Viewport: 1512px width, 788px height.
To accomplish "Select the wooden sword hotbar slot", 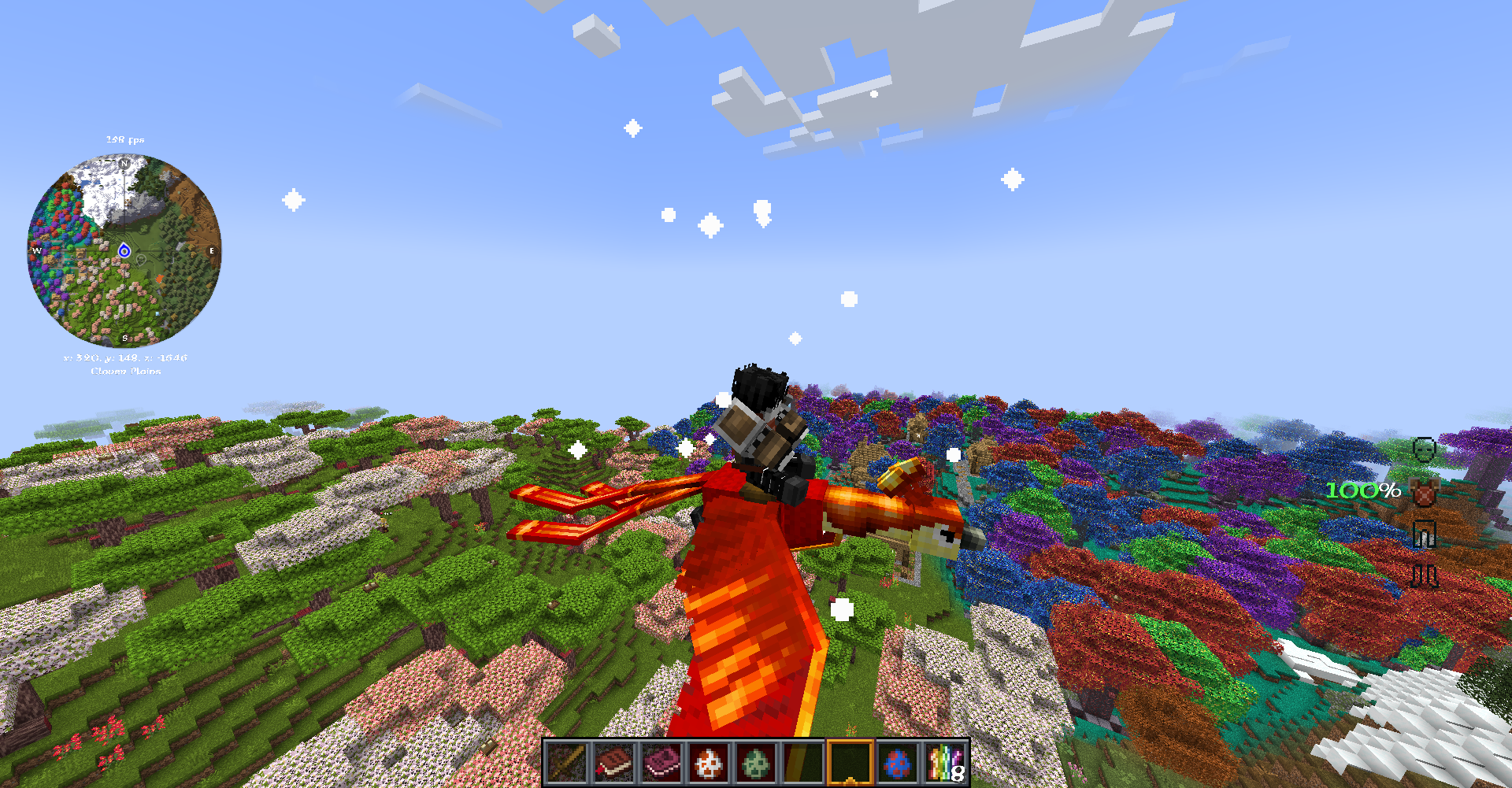I will pos(566,763).
